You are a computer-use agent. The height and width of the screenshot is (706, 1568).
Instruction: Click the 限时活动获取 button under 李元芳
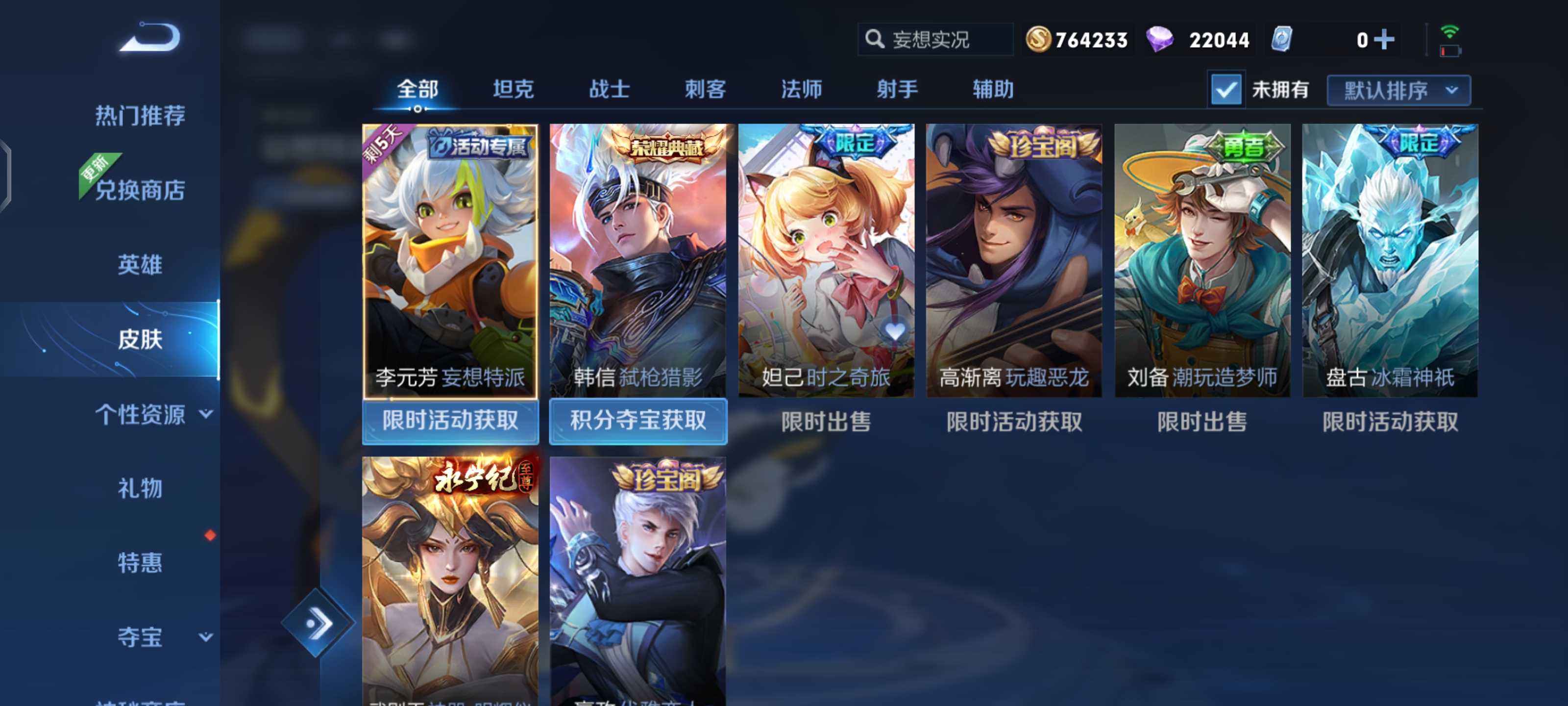coord(451,421)
